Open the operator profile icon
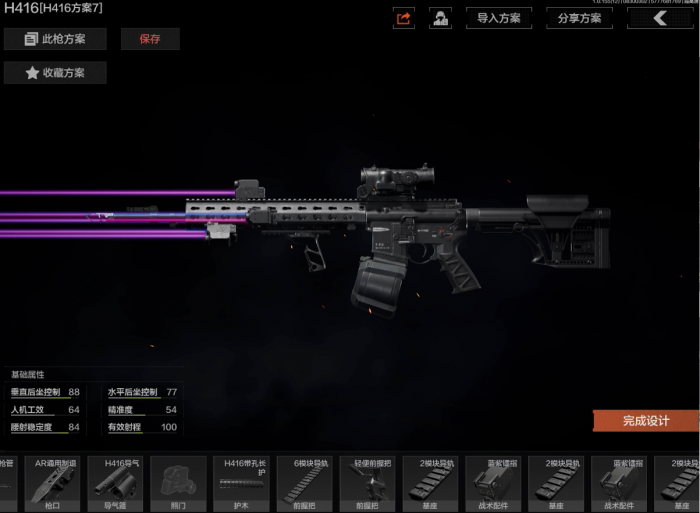 click(x=440, y=18)
